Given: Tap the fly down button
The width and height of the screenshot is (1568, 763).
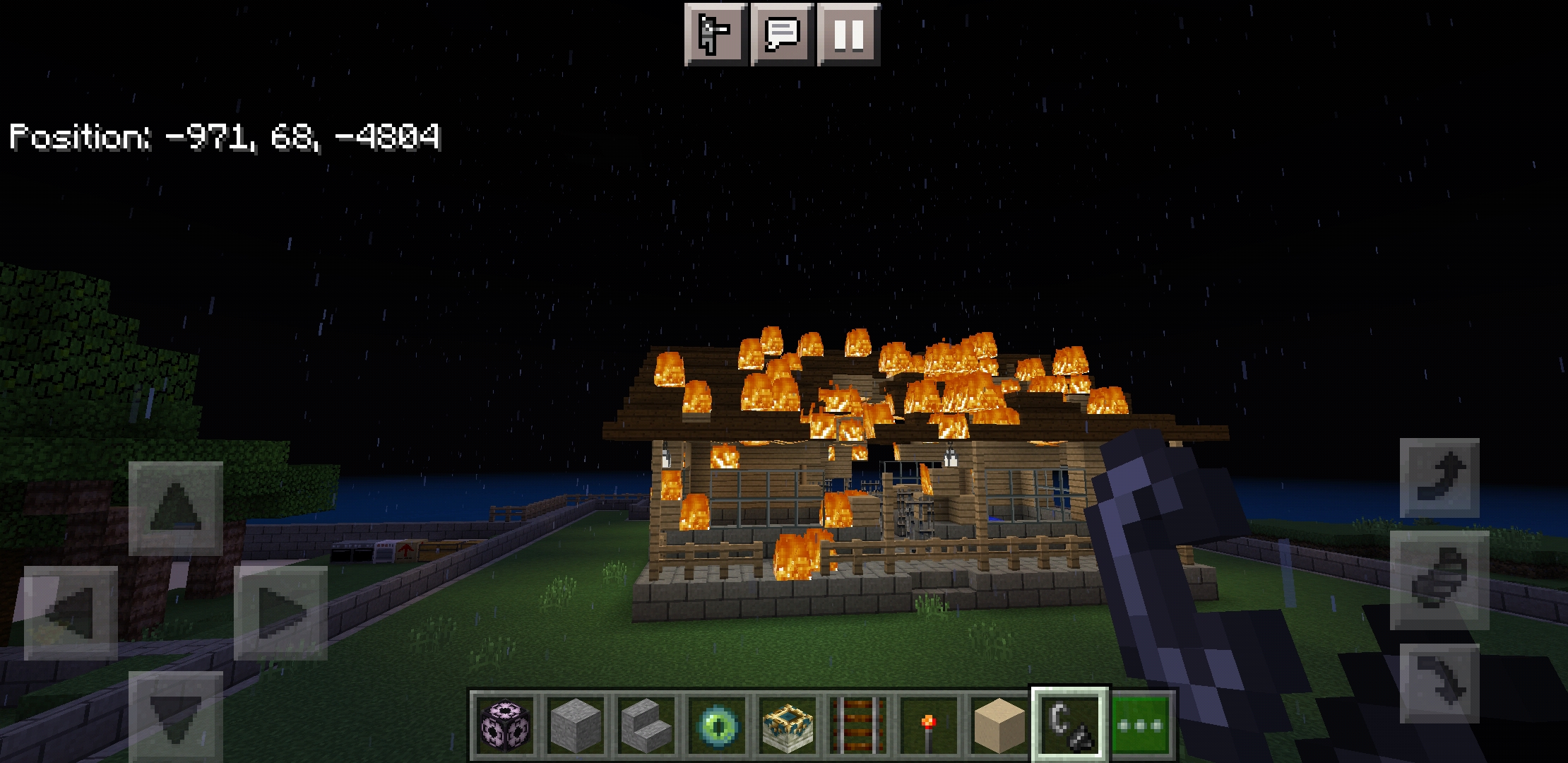Looking at the screenshot, I should coord(1439,682).
